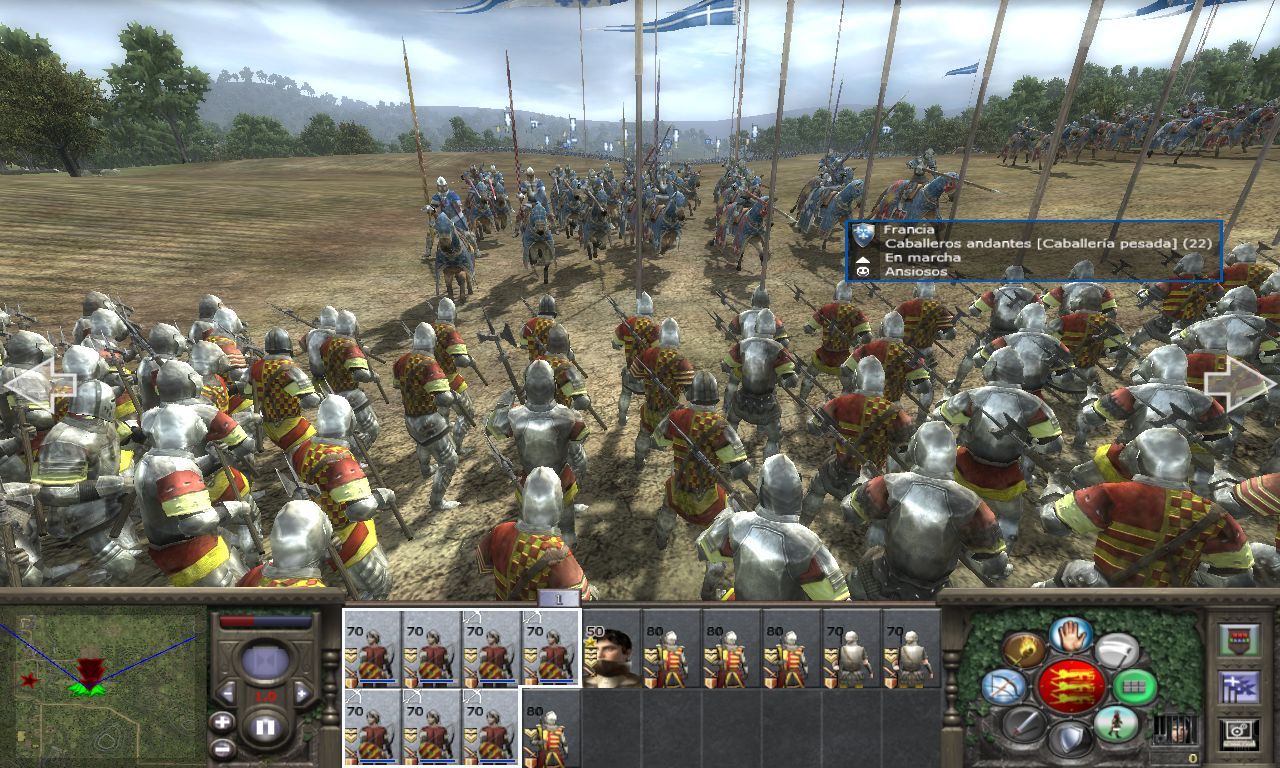Click the white horn special ability icon
This screenshot has width=1280, height=768.
point(1116,650)
